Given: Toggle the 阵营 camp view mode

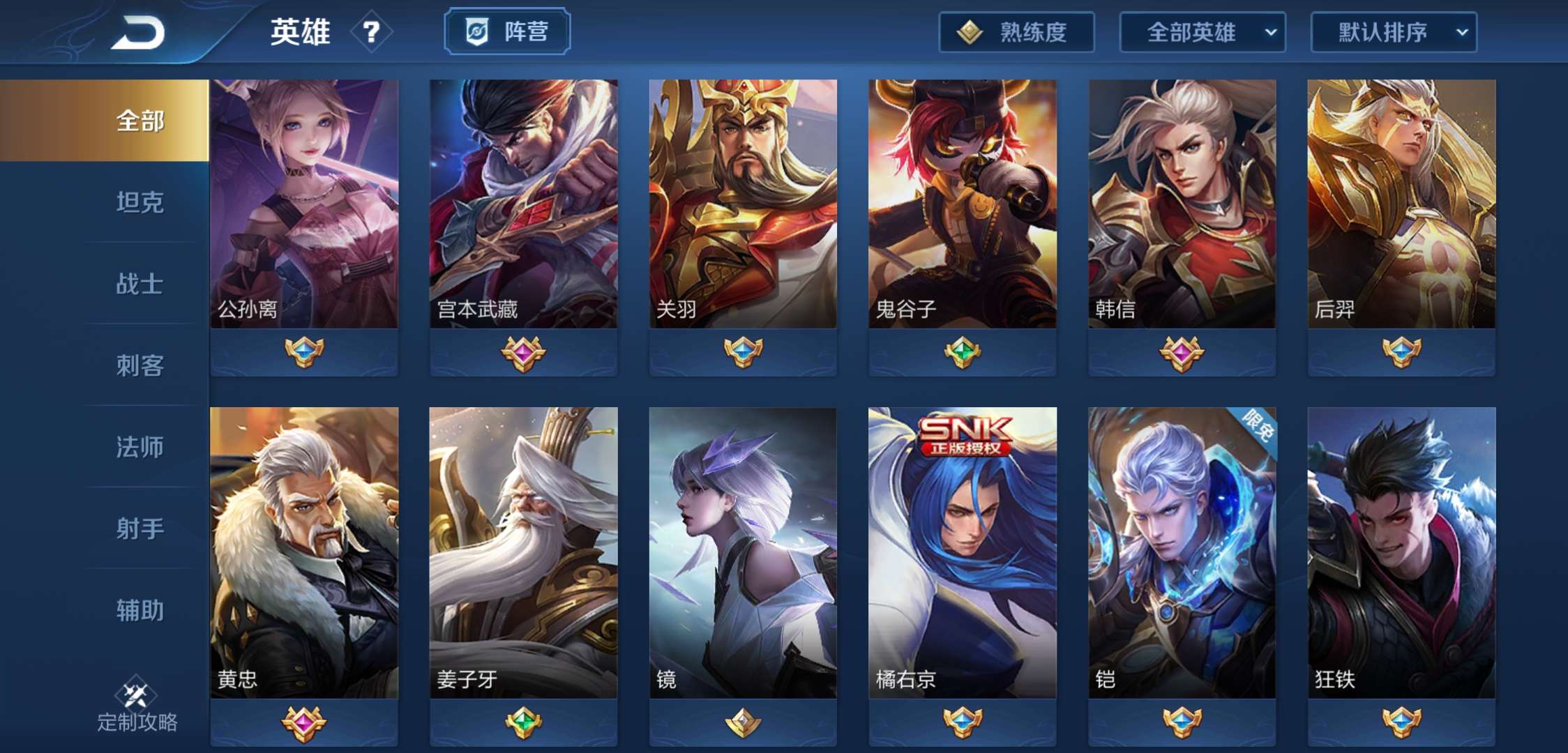Looking at the screenshot, I should click(507, 30).
